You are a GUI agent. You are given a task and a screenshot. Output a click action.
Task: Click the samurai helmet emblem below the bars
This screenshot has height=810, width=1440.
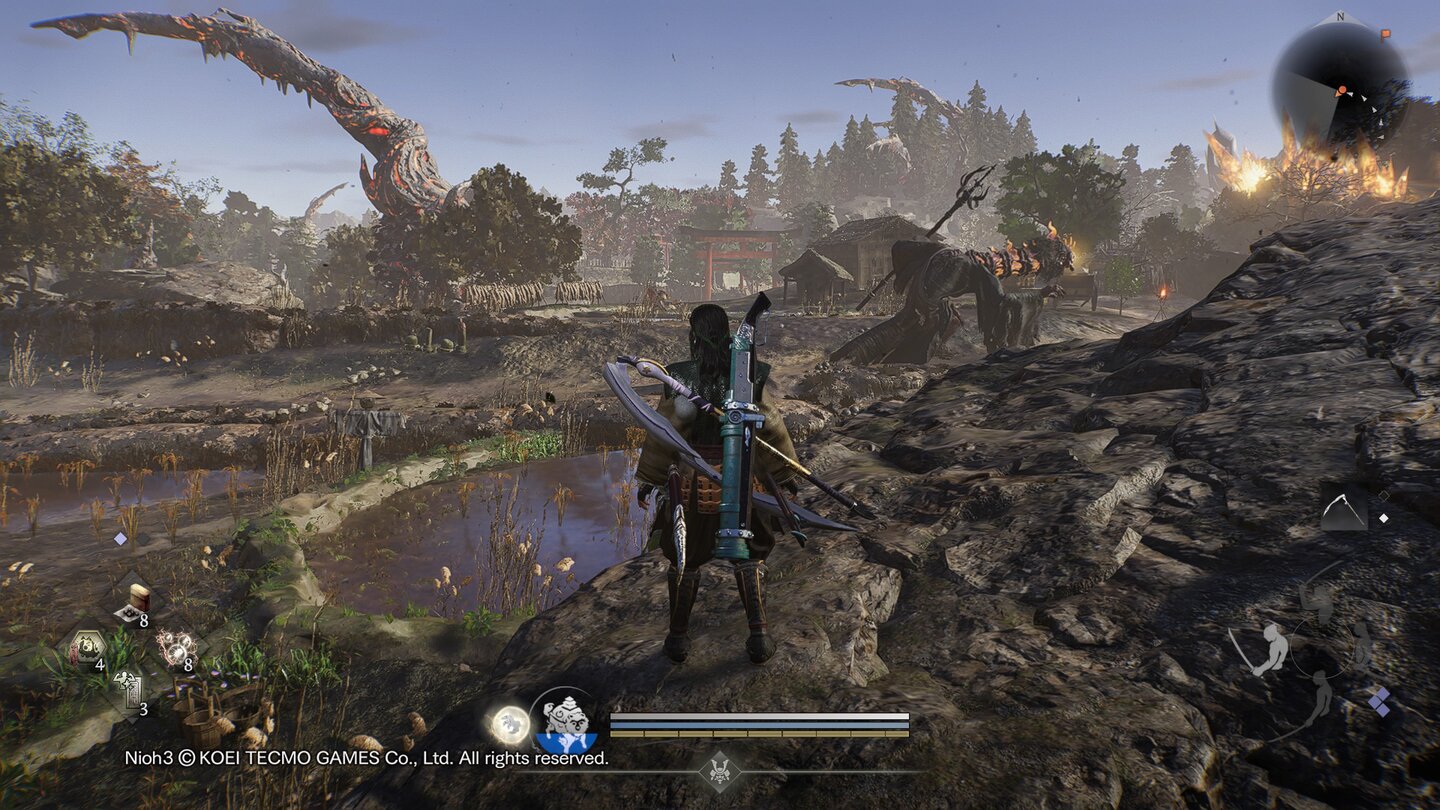tap(722, 771)
